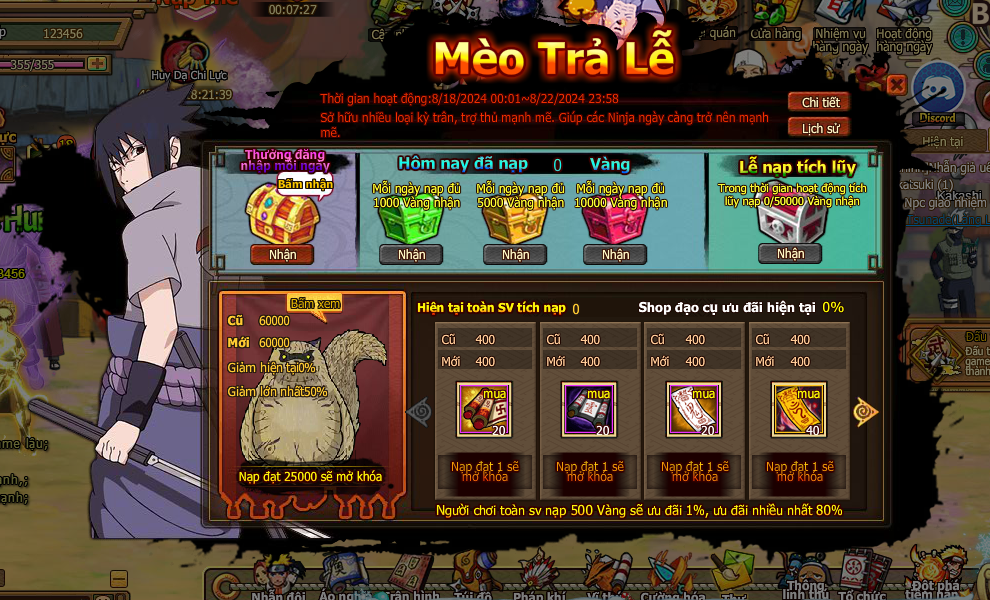Claim the cumulative top-up silver chest reward
The image size is (990, 600).
coord(790,253)
